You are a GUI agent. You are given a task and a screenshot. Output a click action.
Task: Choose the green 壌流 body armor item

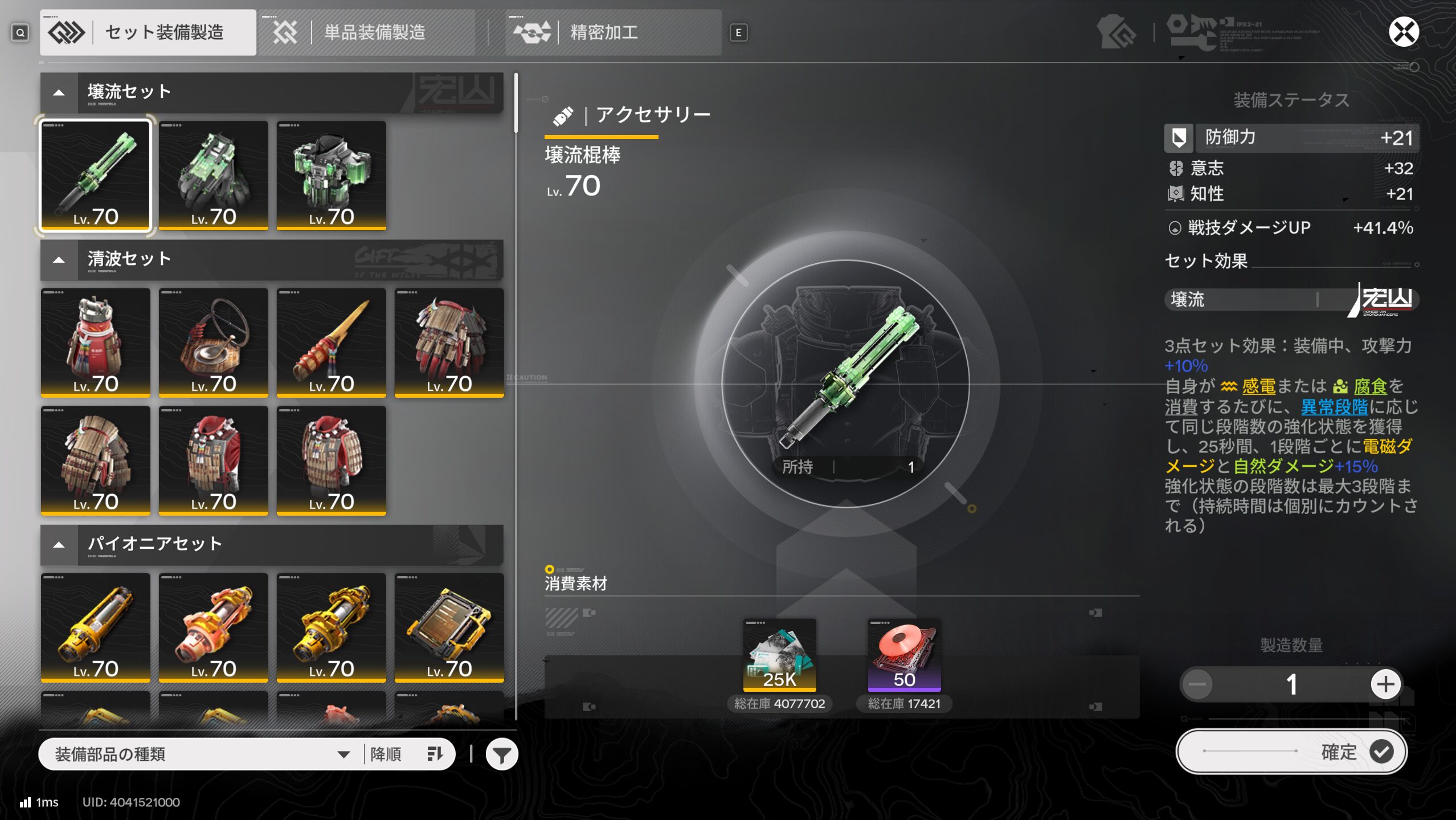click(x=331, y=175)
